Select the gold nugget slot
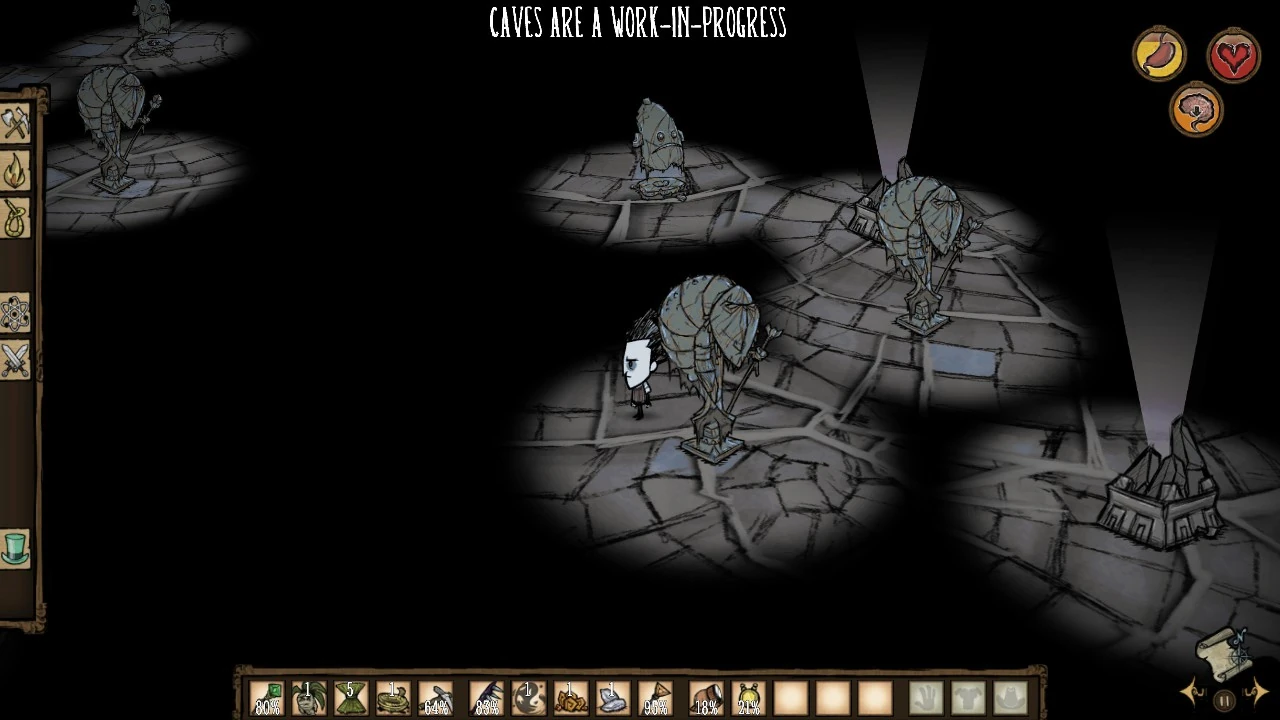The width and height of the screenshot is (1280, 720). pyautogui.click(x=570, y=698)
